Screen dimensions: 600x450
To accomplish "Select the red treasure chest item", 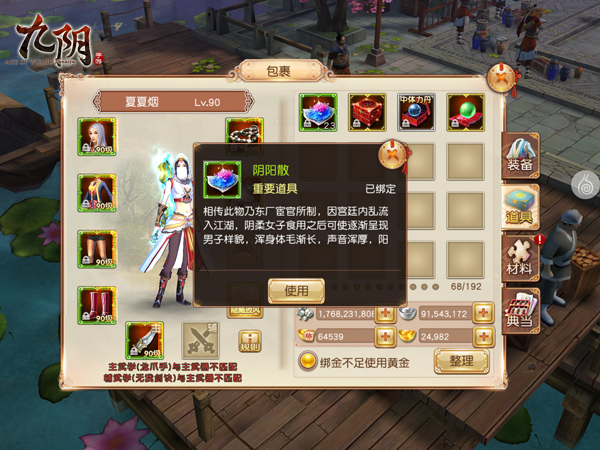I will [367, 113].
